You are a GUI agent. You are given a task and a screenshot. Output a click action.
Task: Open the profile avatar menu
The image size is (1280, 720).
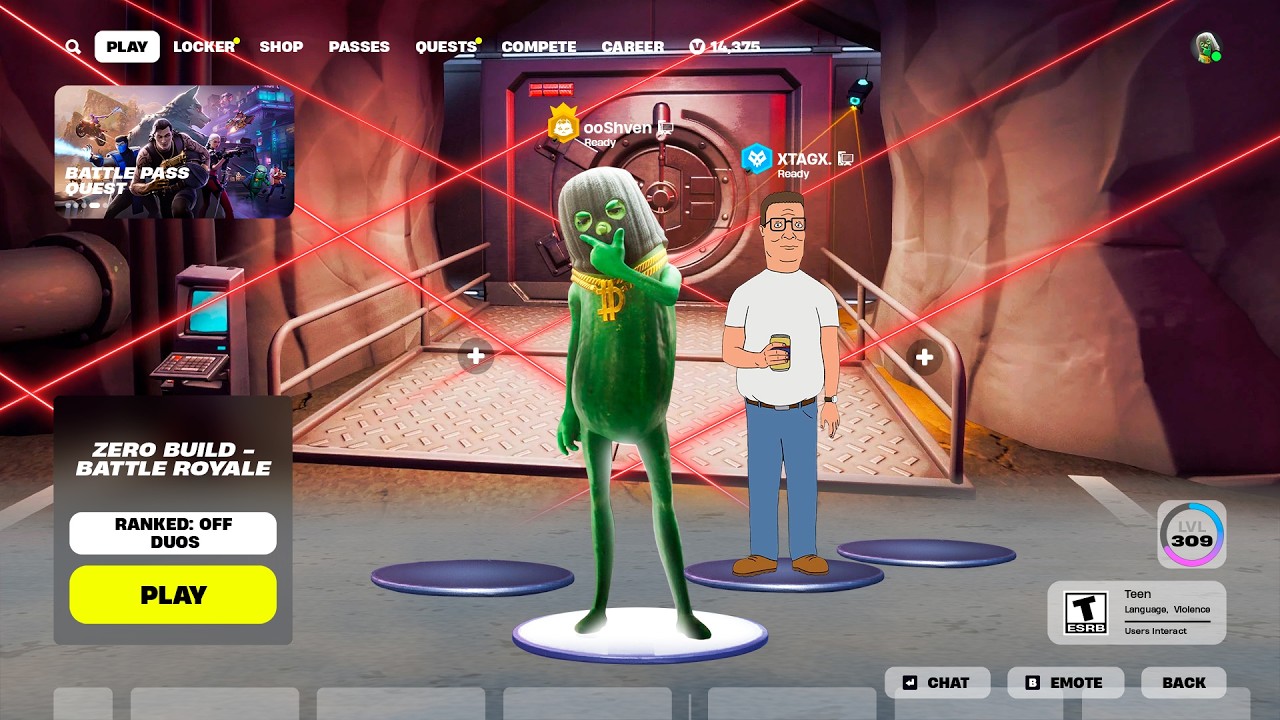coord(1207,47)
